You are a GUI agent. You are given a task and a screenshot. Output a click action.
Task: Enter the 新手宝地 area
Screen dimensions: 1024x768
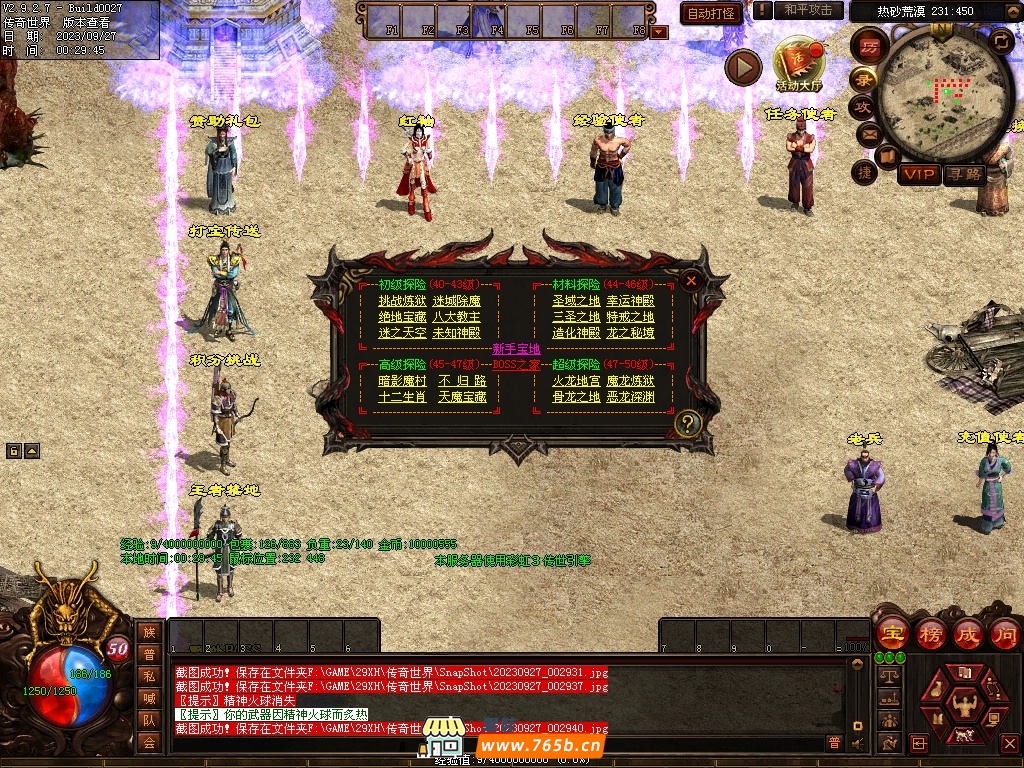click(x=516, y=349)
